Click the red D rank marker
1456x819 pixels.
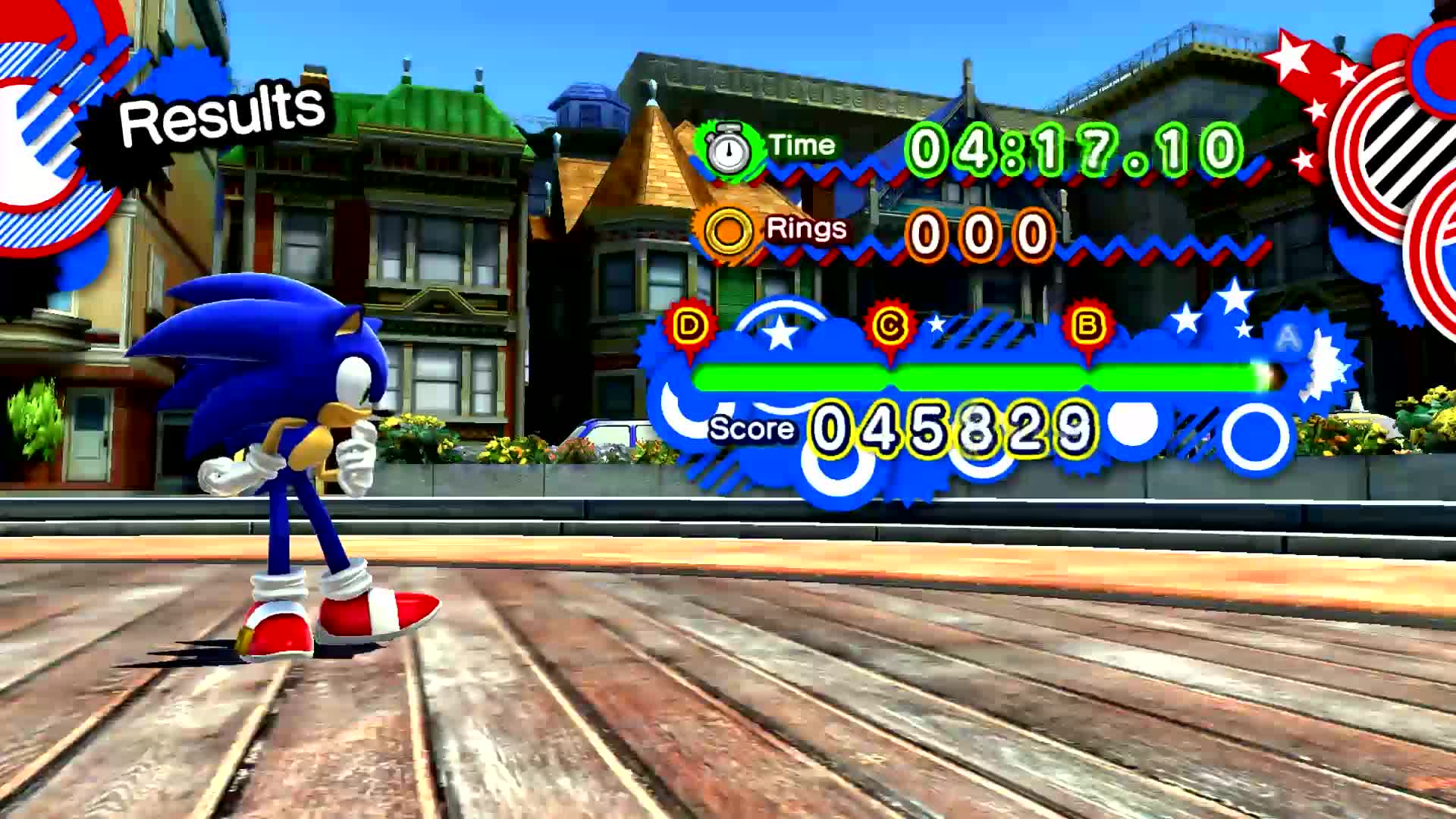click(689, 322)
